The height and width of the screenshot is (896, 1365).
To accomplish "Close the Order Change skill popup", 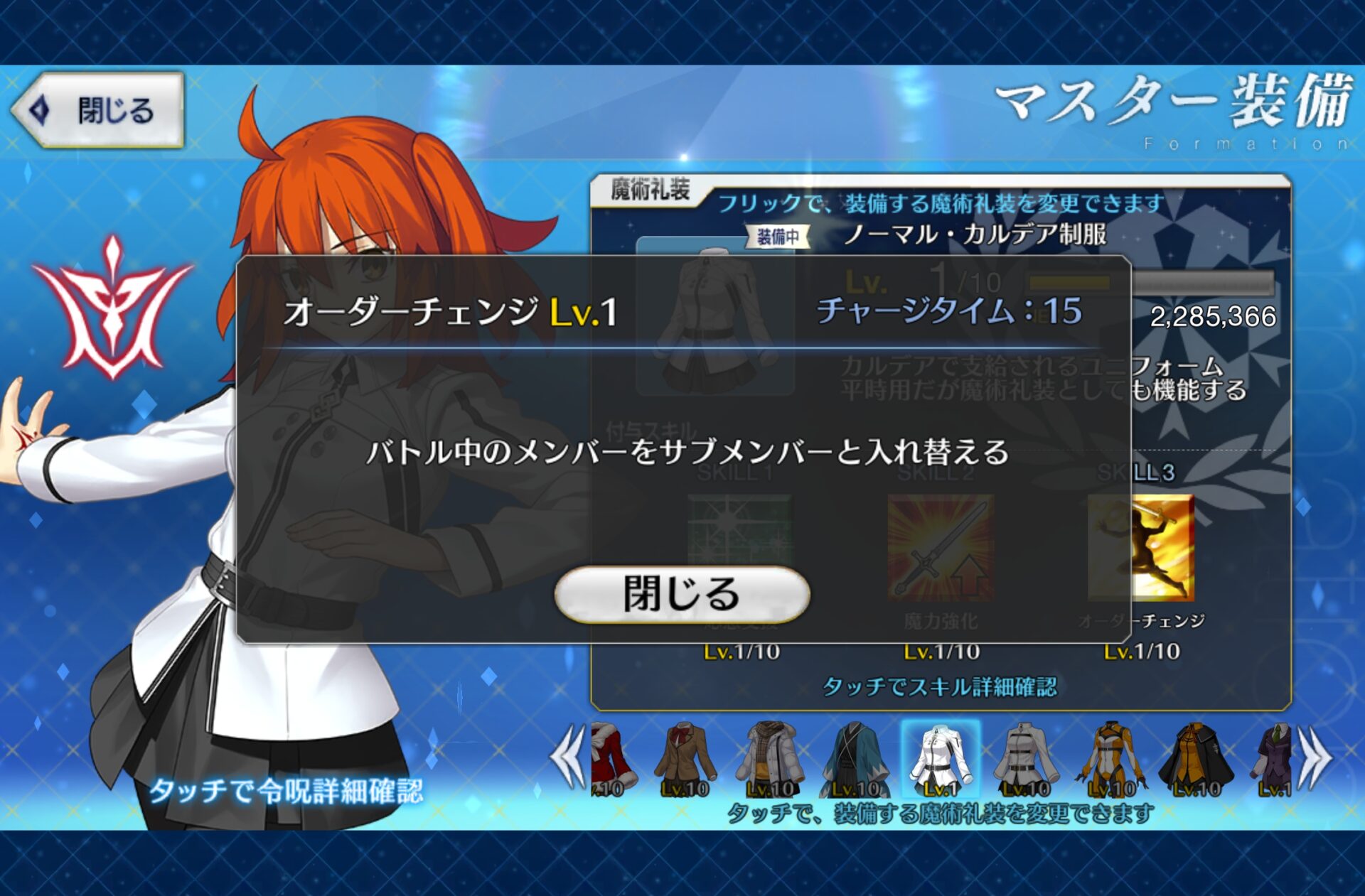I will 682,594.
